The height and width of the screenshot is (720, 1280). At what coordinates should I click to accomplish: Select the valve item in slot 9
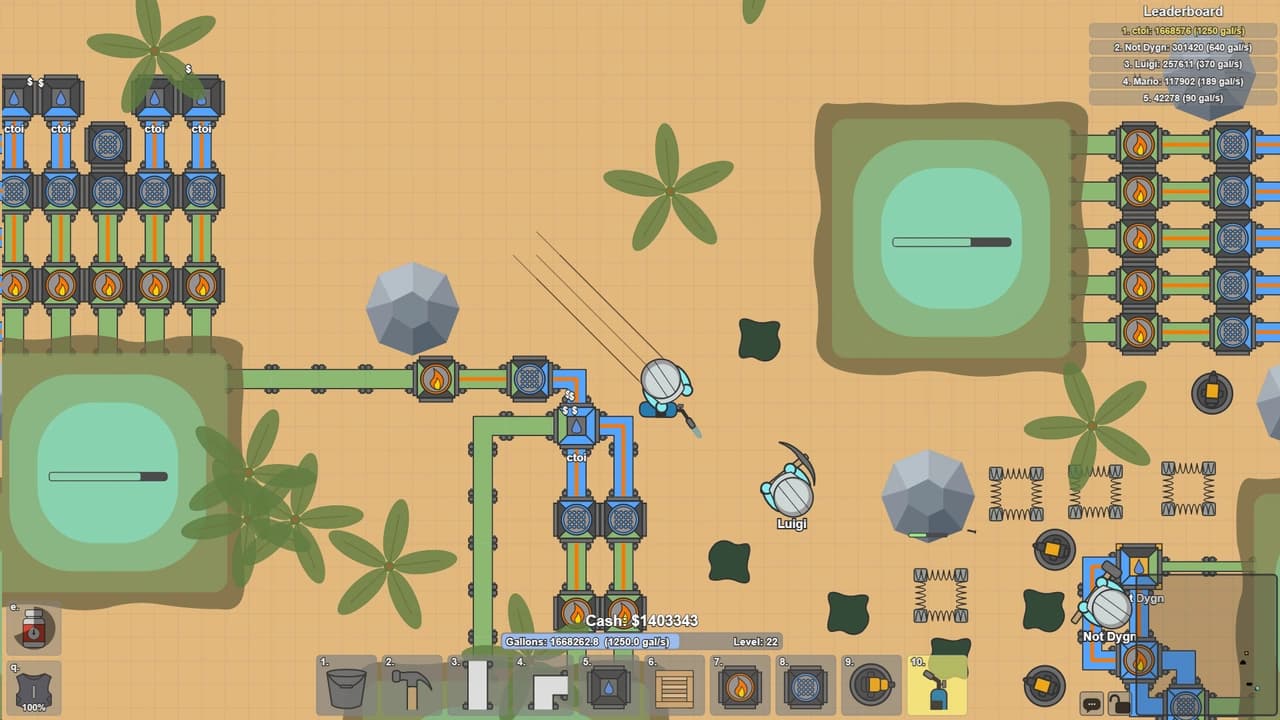872,686
